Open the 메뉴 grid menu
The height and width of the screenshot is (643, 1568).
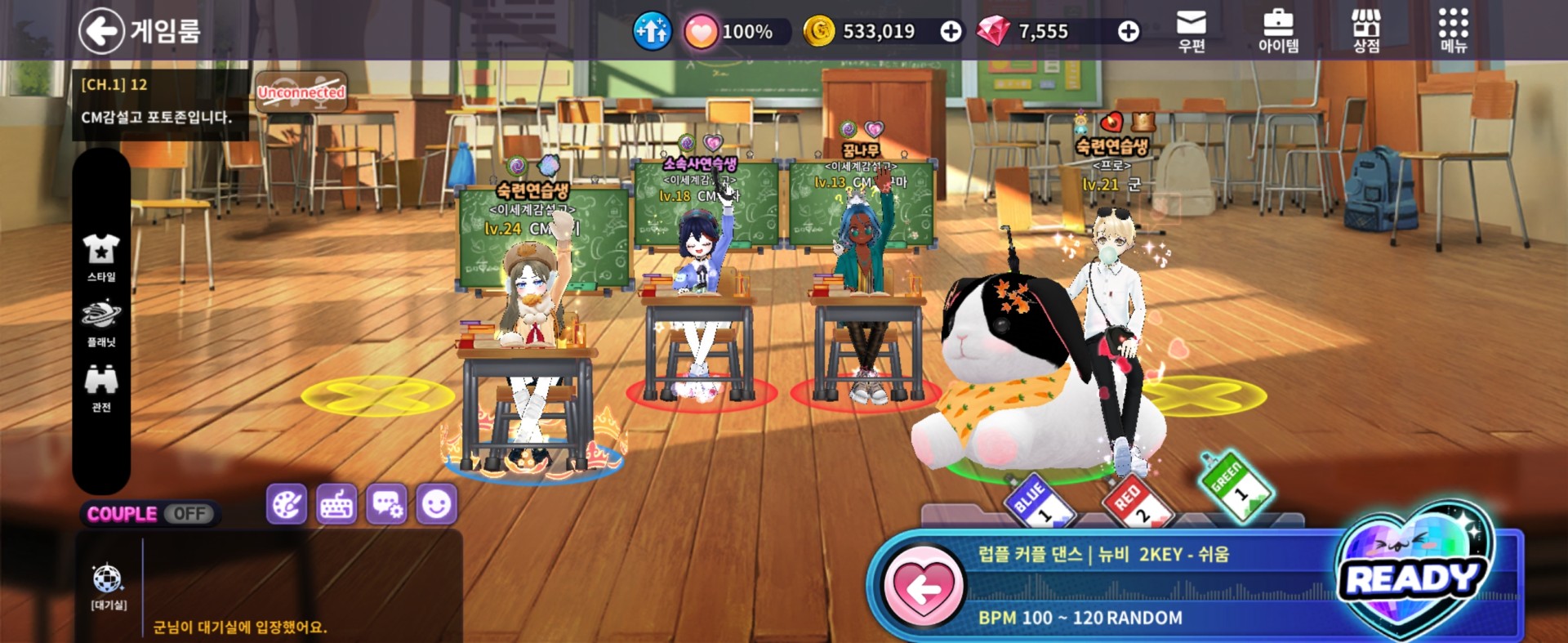[1453, 30]
